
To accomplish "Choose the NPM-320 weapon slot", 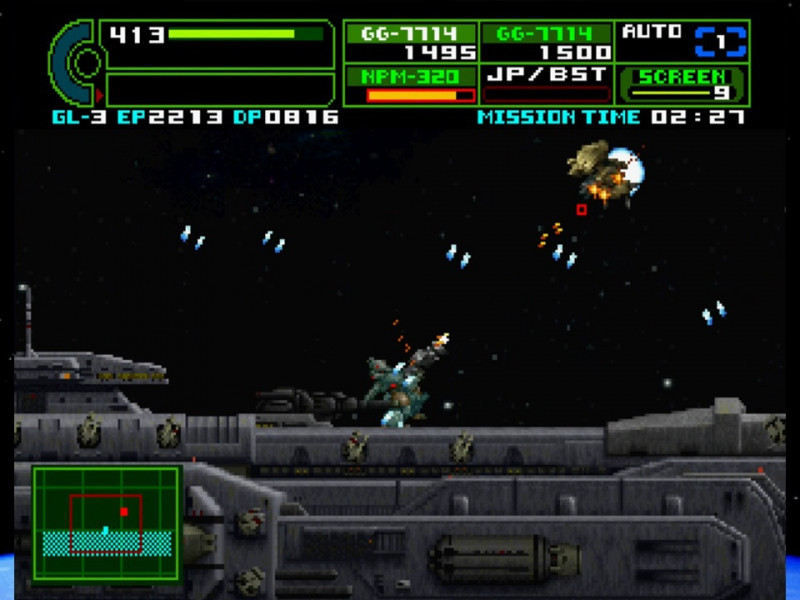I will click(x=411, y=85).
